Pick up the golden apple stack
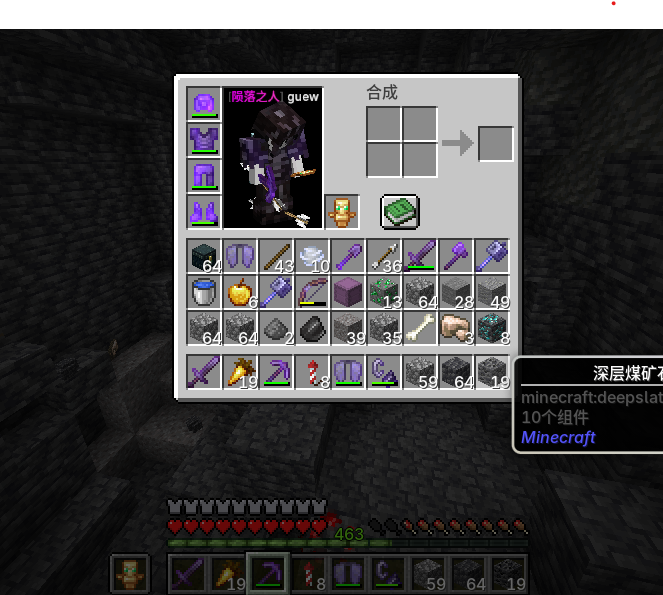 pyautogui.click(x=241, y=293)
